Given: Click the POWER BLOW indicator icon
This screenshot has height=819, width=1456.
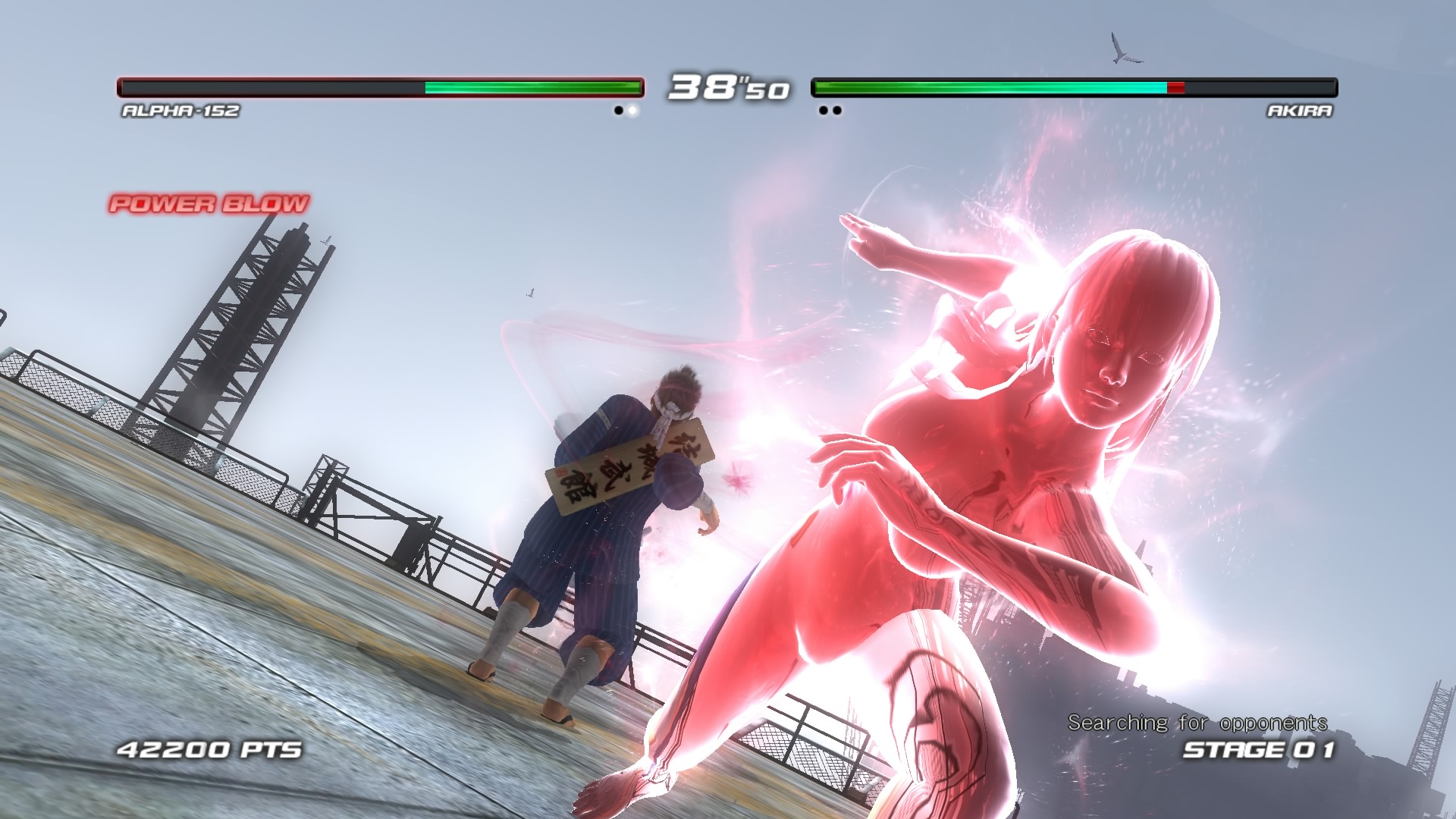Looking at the screenshot, I should coord(209,203).
